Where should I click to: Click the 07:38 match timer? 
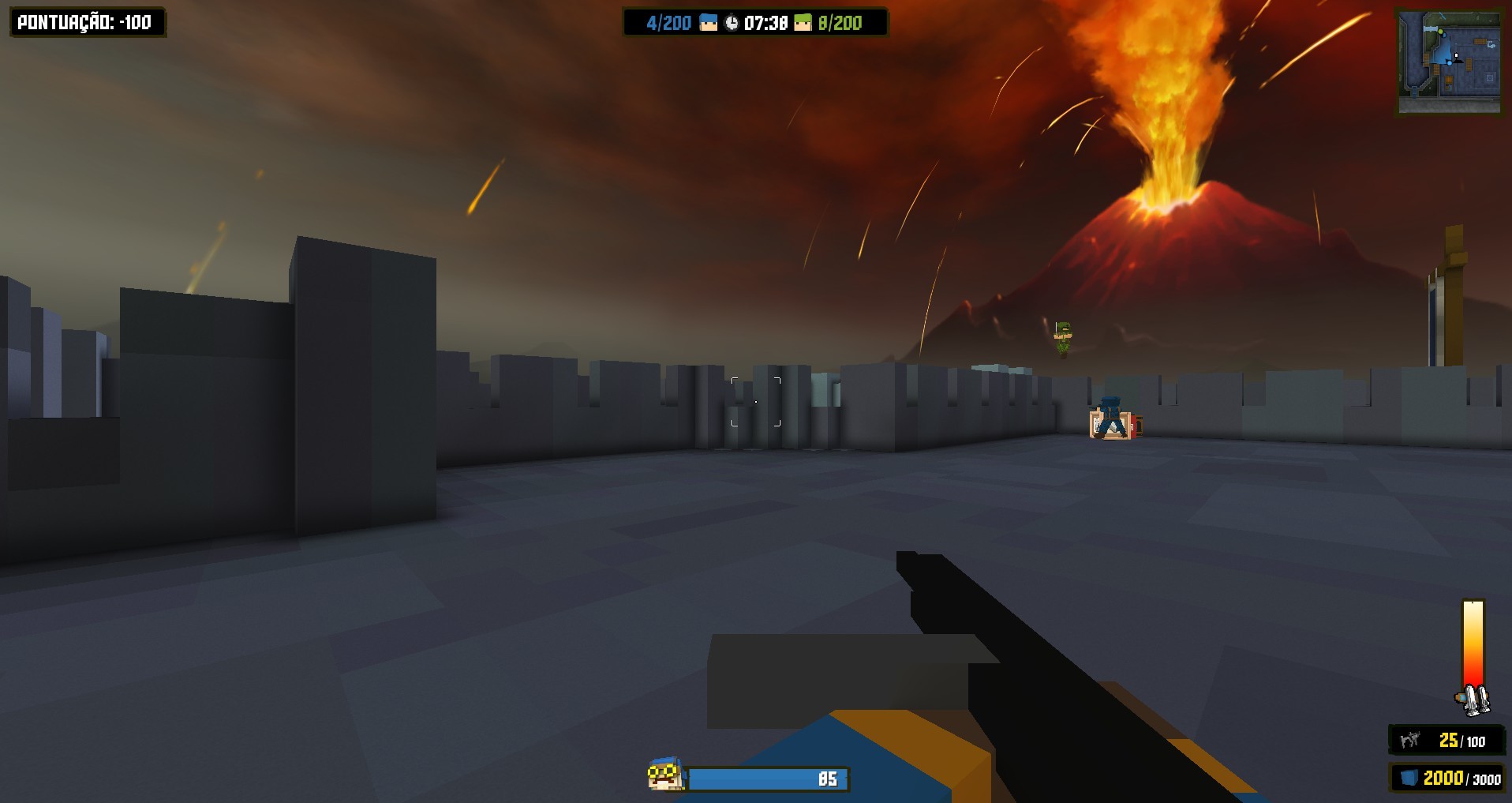point(765,22)
